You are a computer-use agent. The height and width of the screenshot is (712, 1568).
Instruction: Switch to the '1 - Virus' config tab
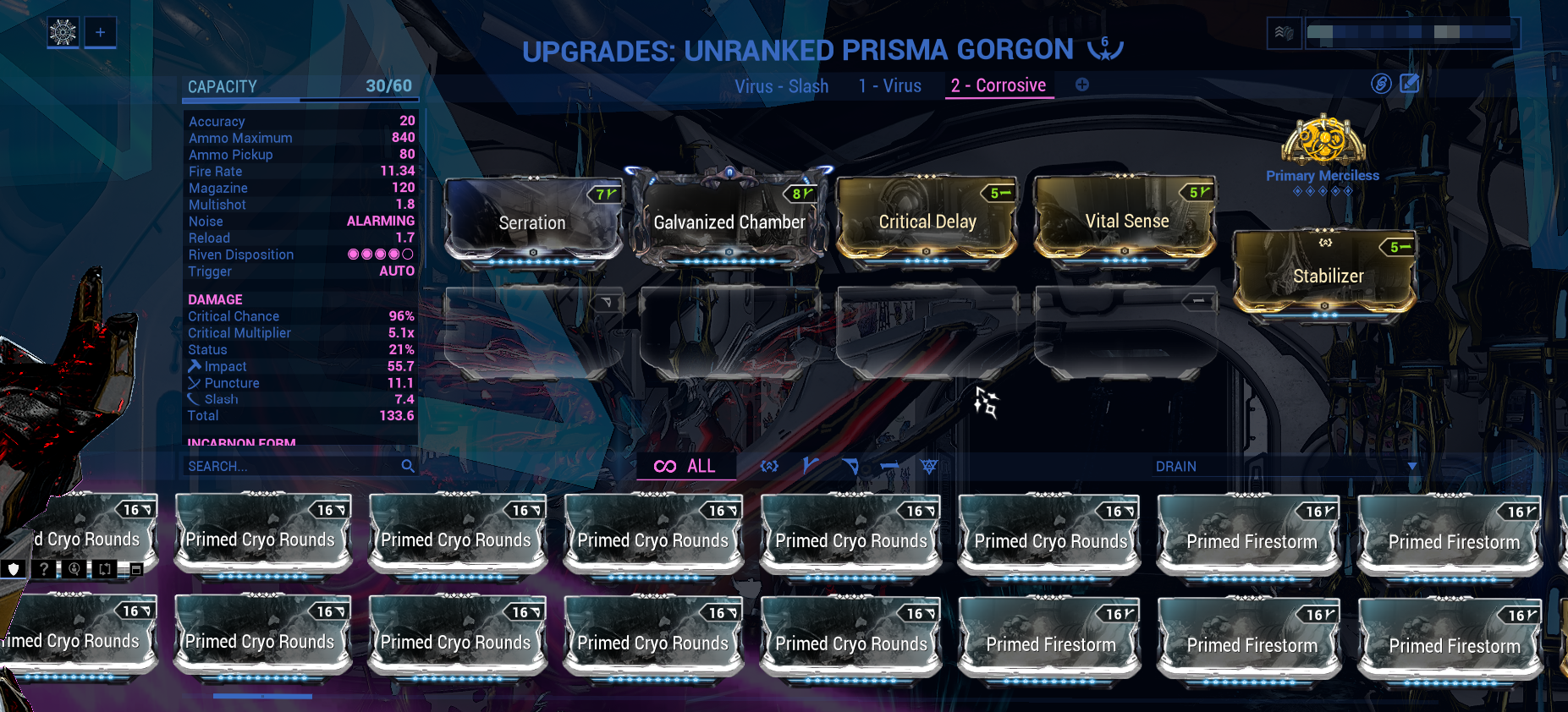(x=889, y=85)
